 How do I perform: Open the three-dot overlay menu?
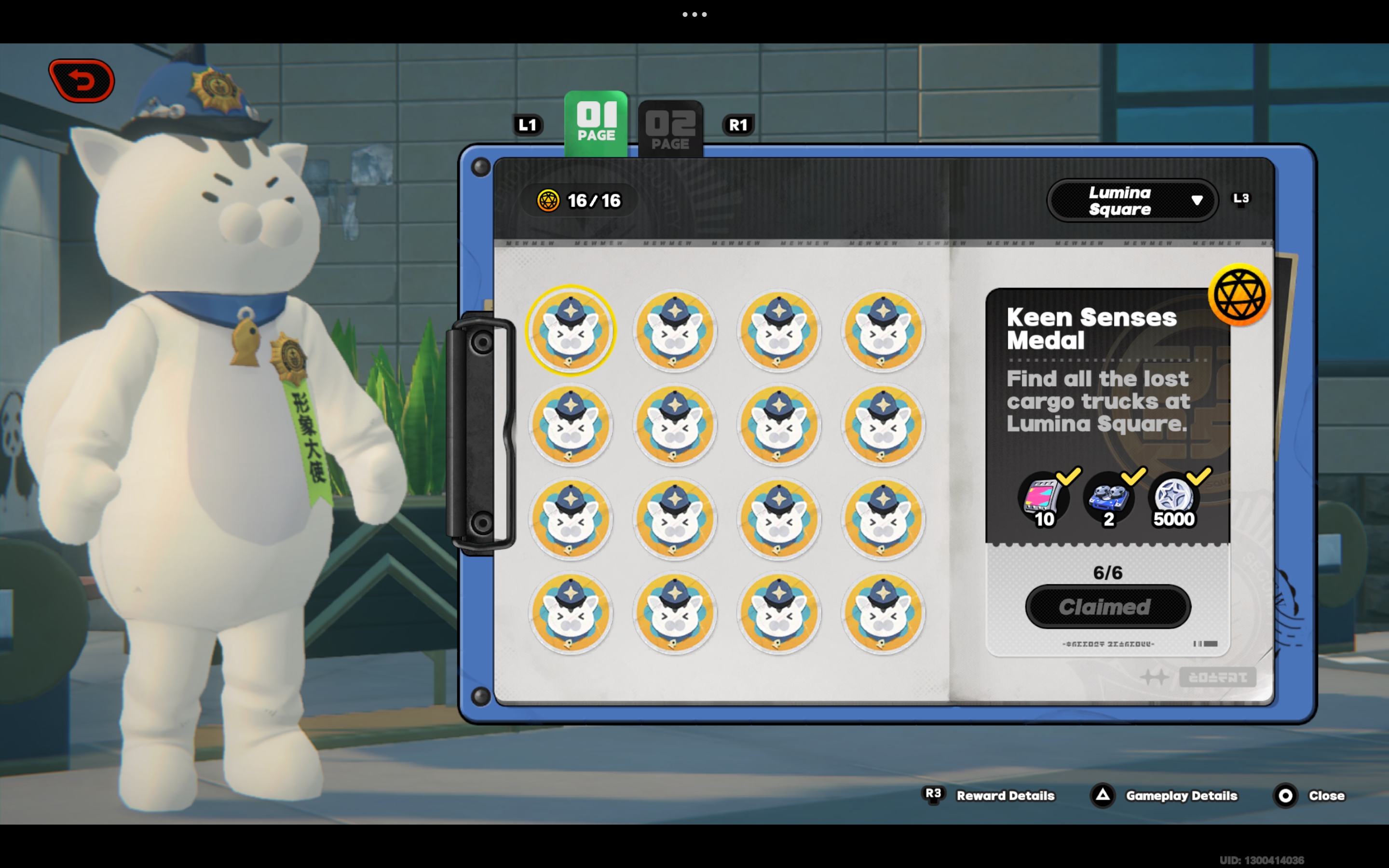694,14
